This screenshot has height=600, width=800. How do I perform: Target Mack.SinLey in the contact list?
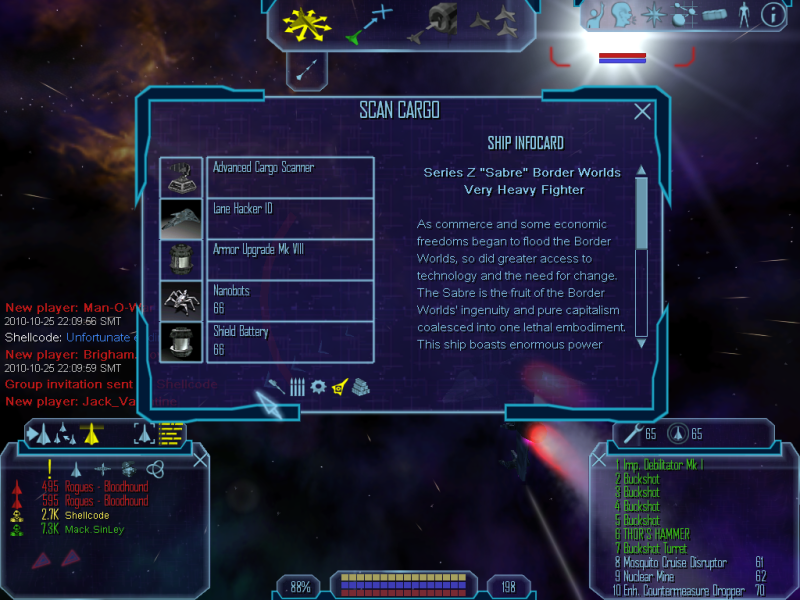click(x=95, y=529)
